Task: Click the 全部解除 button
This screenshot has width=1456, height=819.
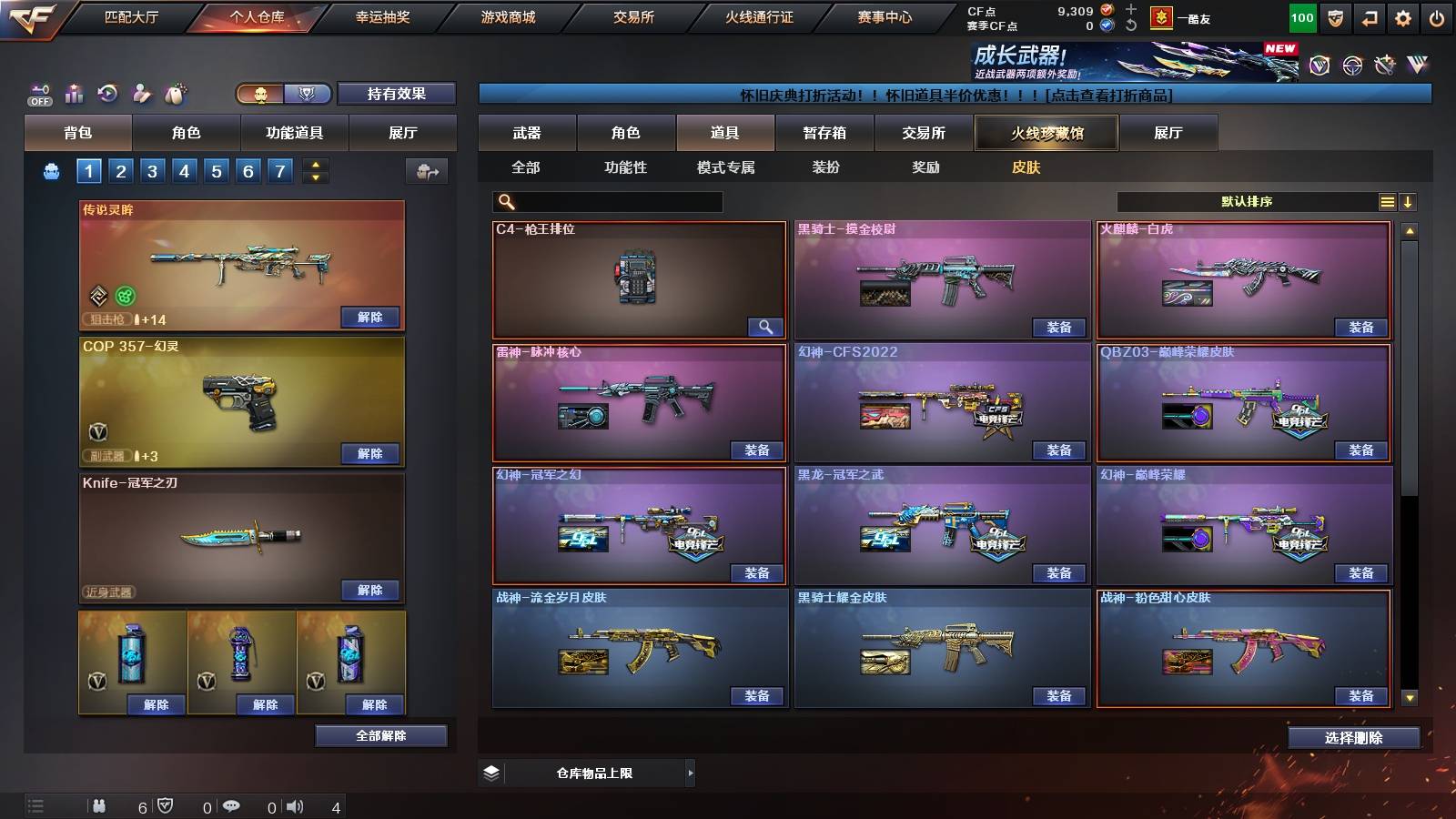Action: click(x=380, y=735)
